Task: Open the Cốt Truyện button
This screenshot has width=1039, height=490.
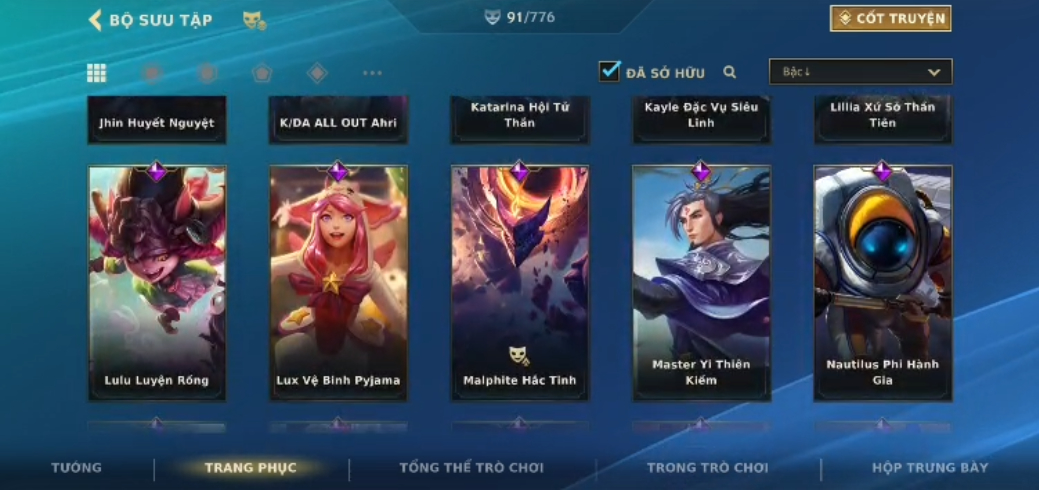Action: [890, 18]
